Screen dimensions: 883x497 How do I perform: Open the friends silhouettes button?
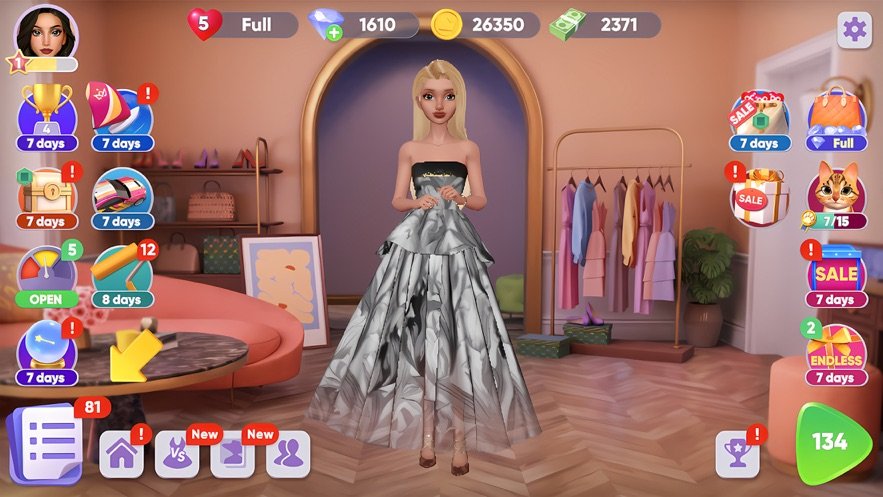tap(288, 454)
